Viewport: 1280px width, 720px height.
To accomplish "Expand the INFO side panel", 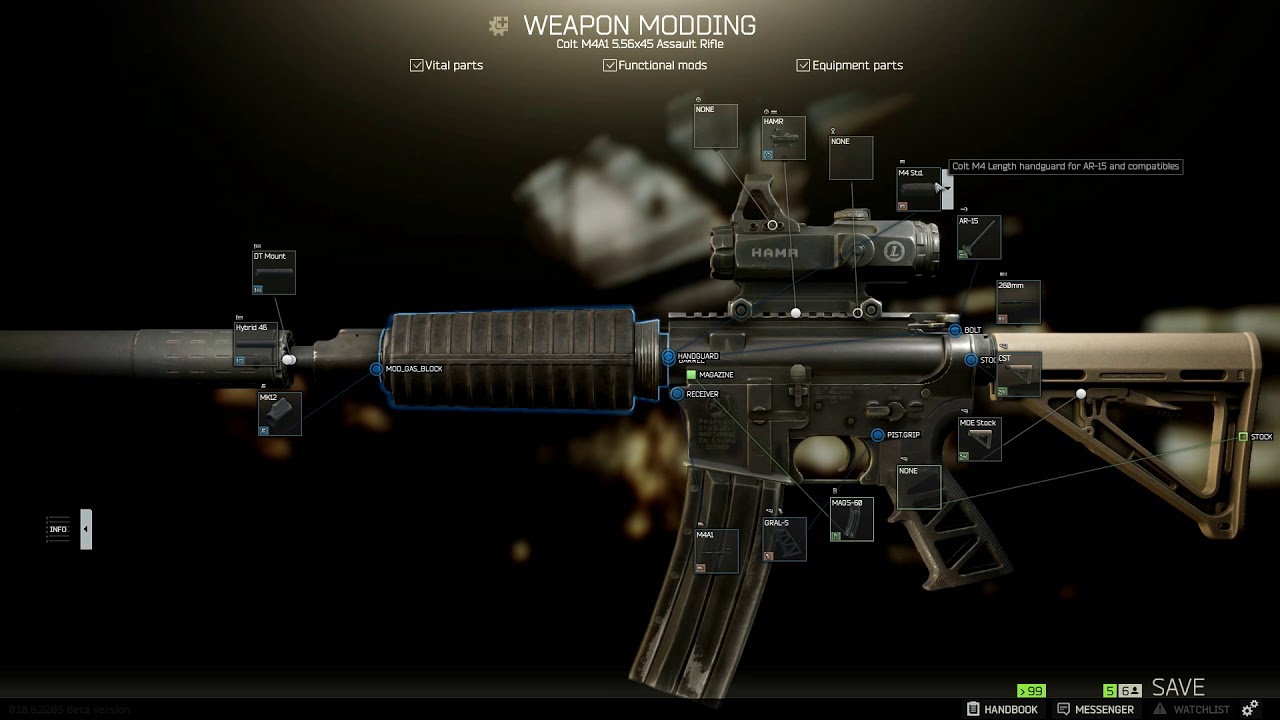I will pos(86,529).
